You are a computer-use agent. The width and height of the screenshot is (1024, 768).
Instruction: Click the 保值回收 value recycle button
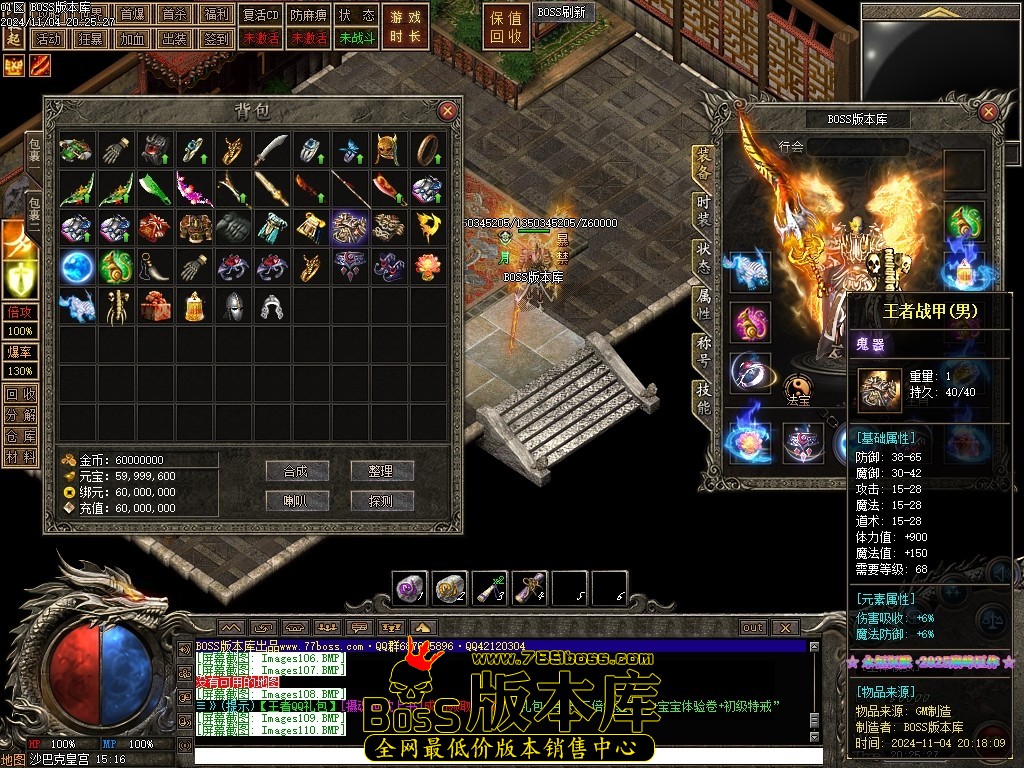coord(505,27)
